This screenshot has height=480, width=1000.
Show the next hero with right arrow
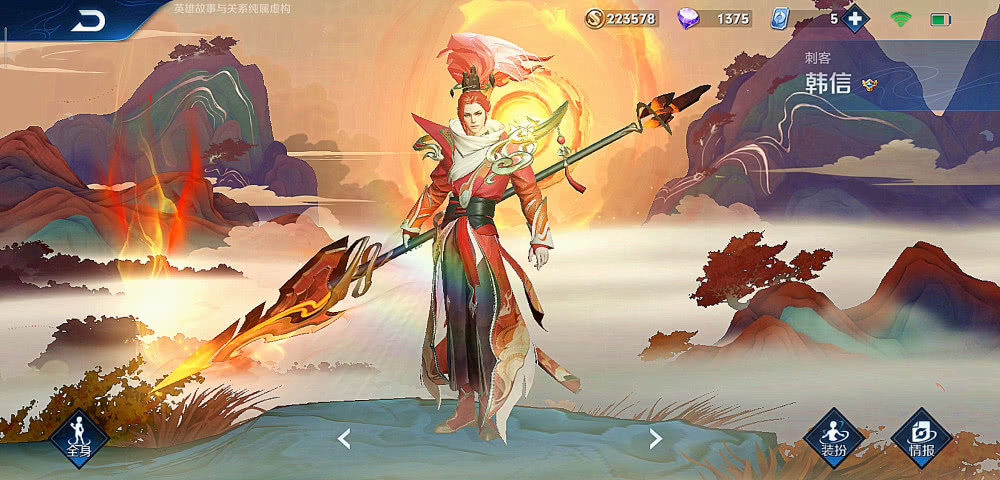(x=656, y=438)
